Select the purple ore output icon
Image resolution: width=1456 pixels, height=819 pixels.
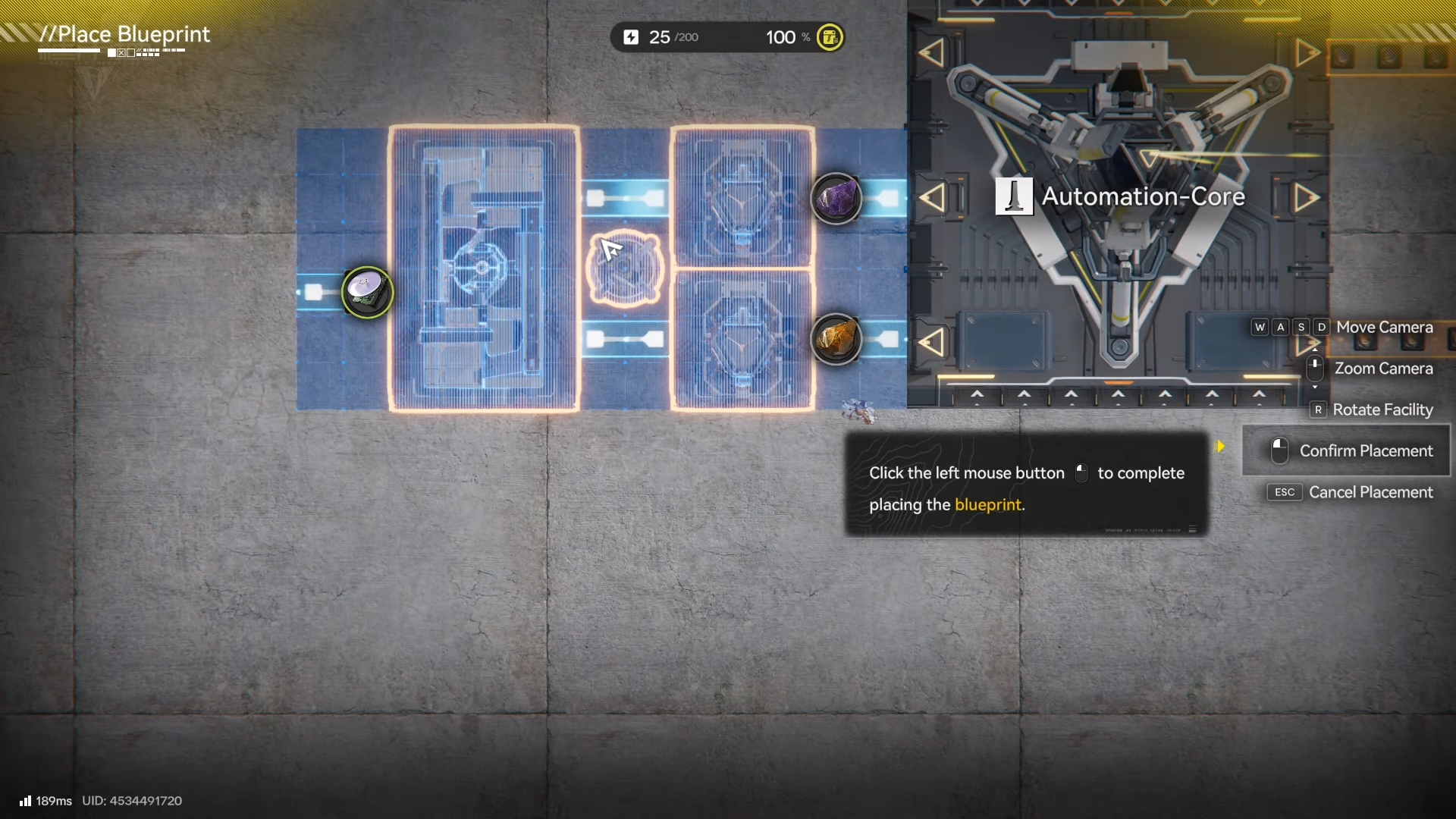point(836,199)
